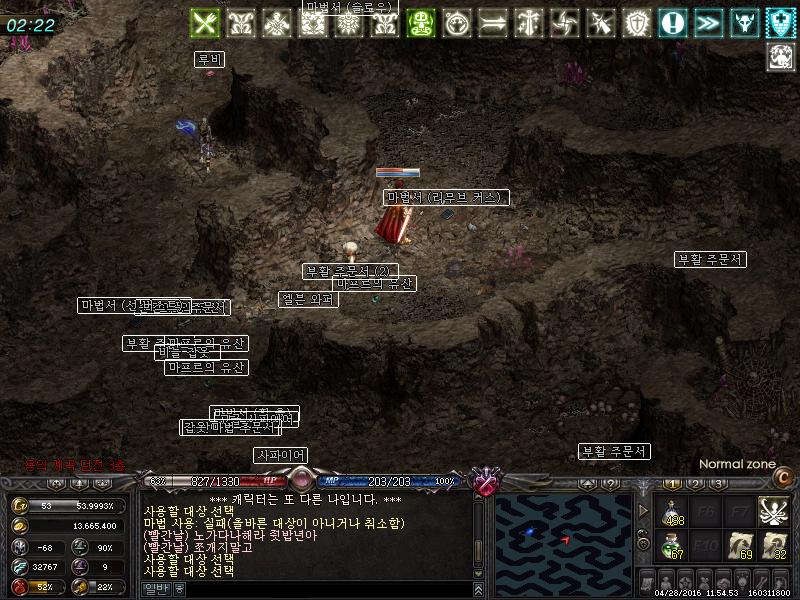Select the scroll slot with 32 count
Image resolution: width=800 pixels, height=600 pixels.
(x=773, y=546)
